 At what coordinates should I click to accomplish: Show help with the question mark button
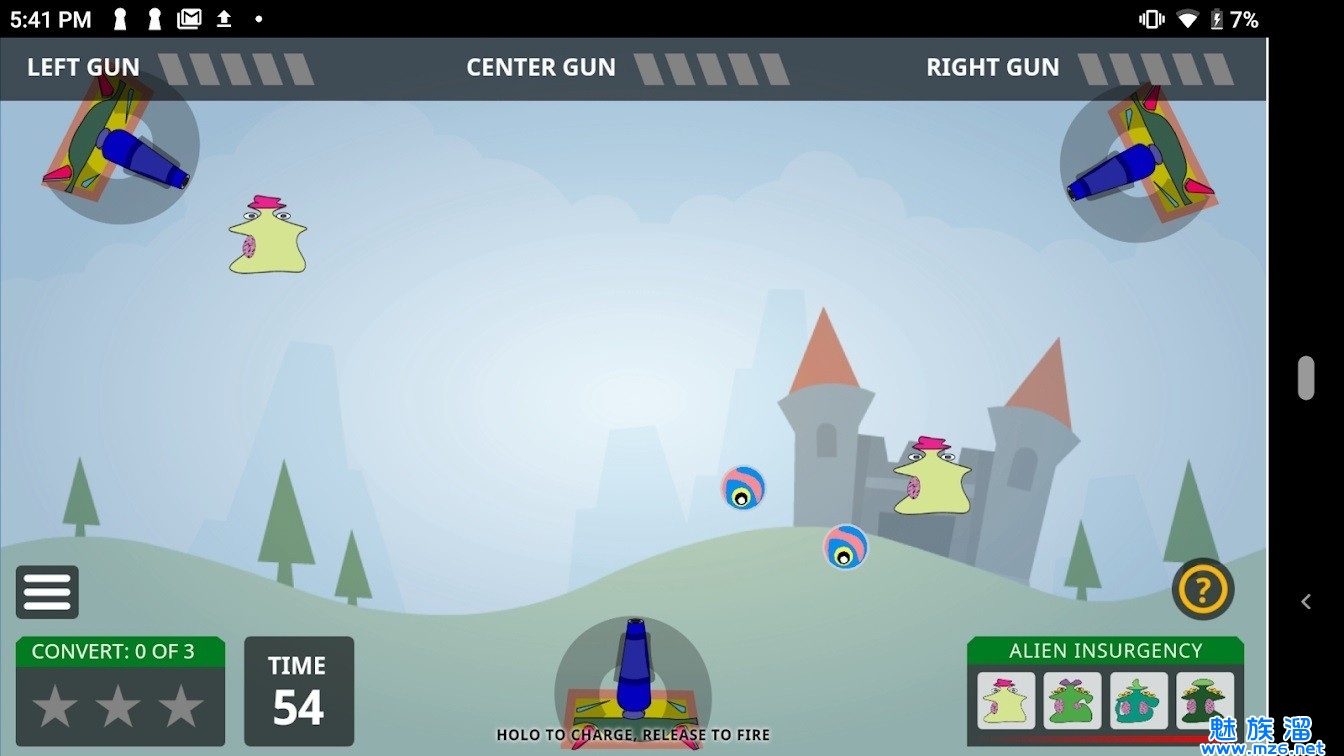coord(1202,590)
